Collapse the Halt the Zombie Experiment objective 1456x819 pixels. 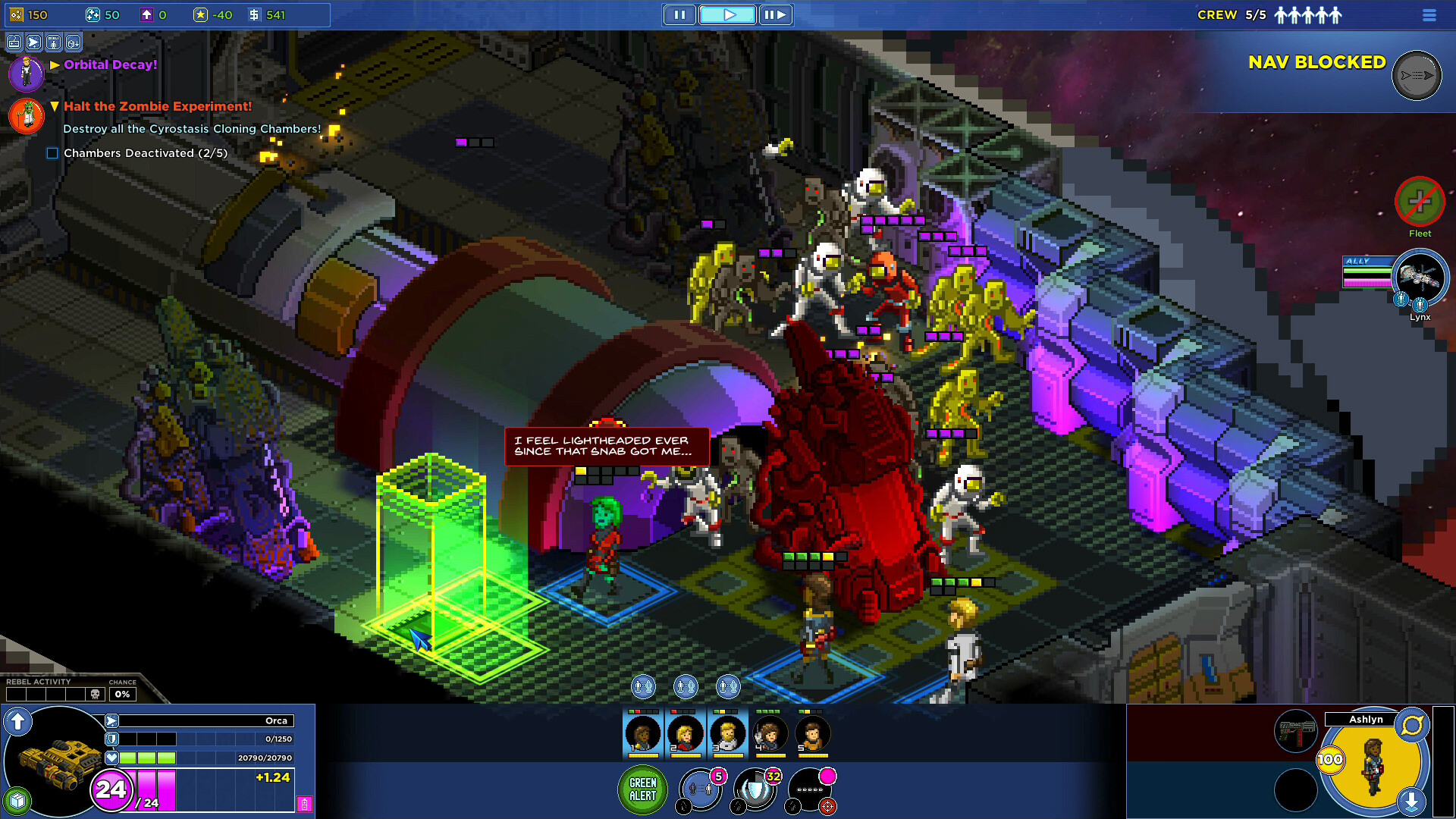pyautogui.click(x=53, y=106)
